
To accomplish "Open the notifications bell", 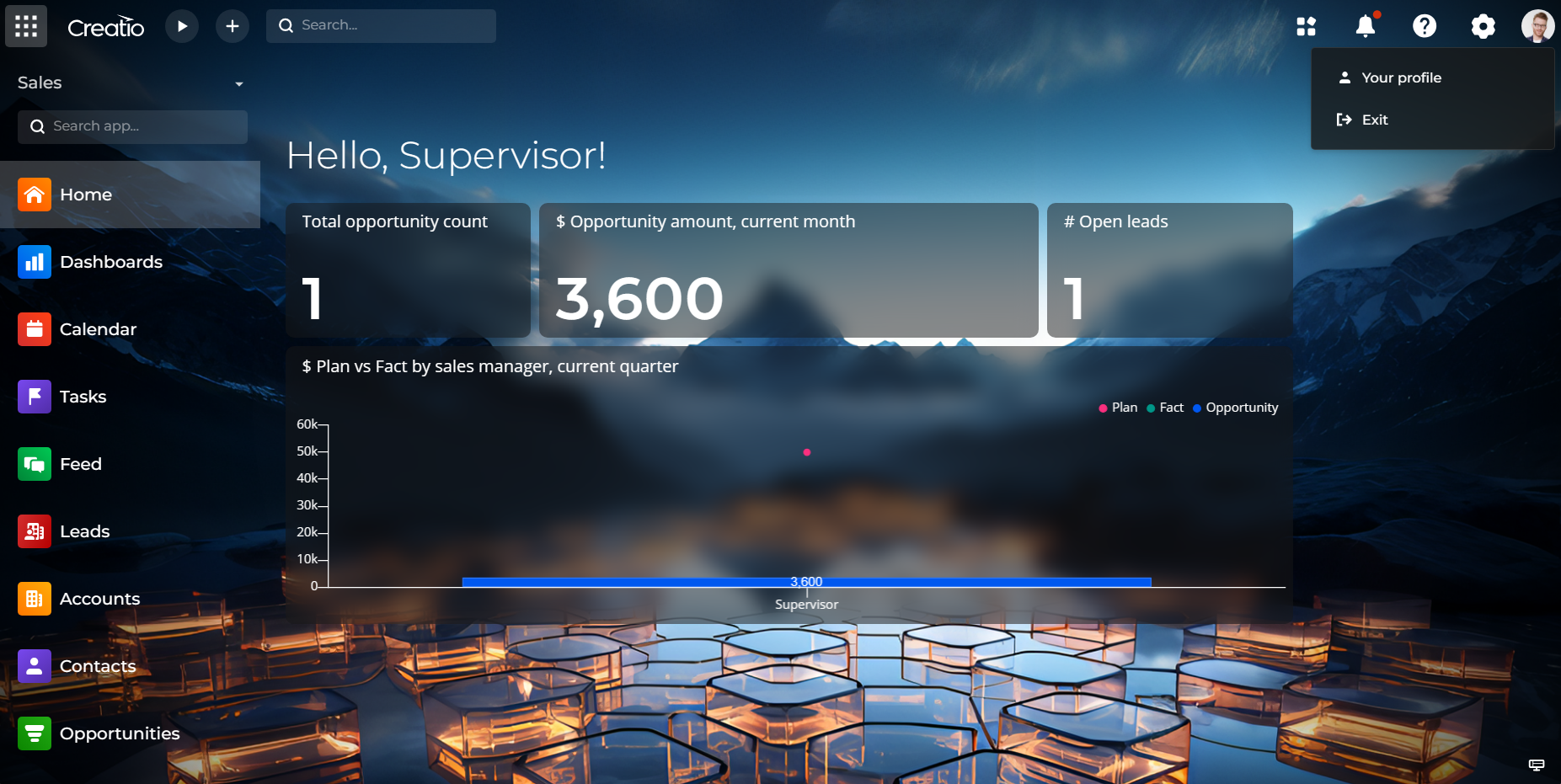I will [1365, 26].
